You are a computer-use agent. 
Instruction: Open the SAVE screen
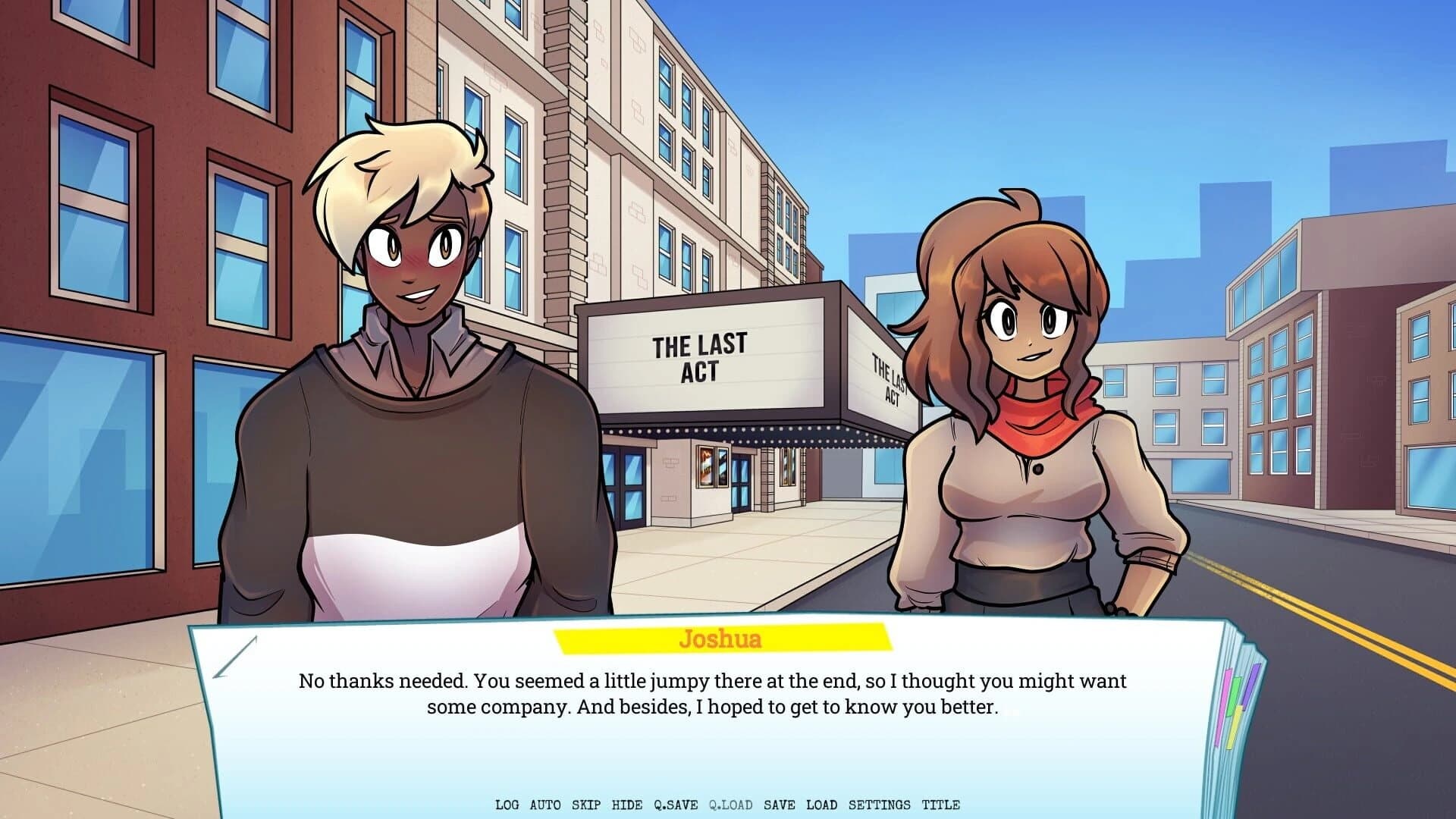(x=780, y=805)
